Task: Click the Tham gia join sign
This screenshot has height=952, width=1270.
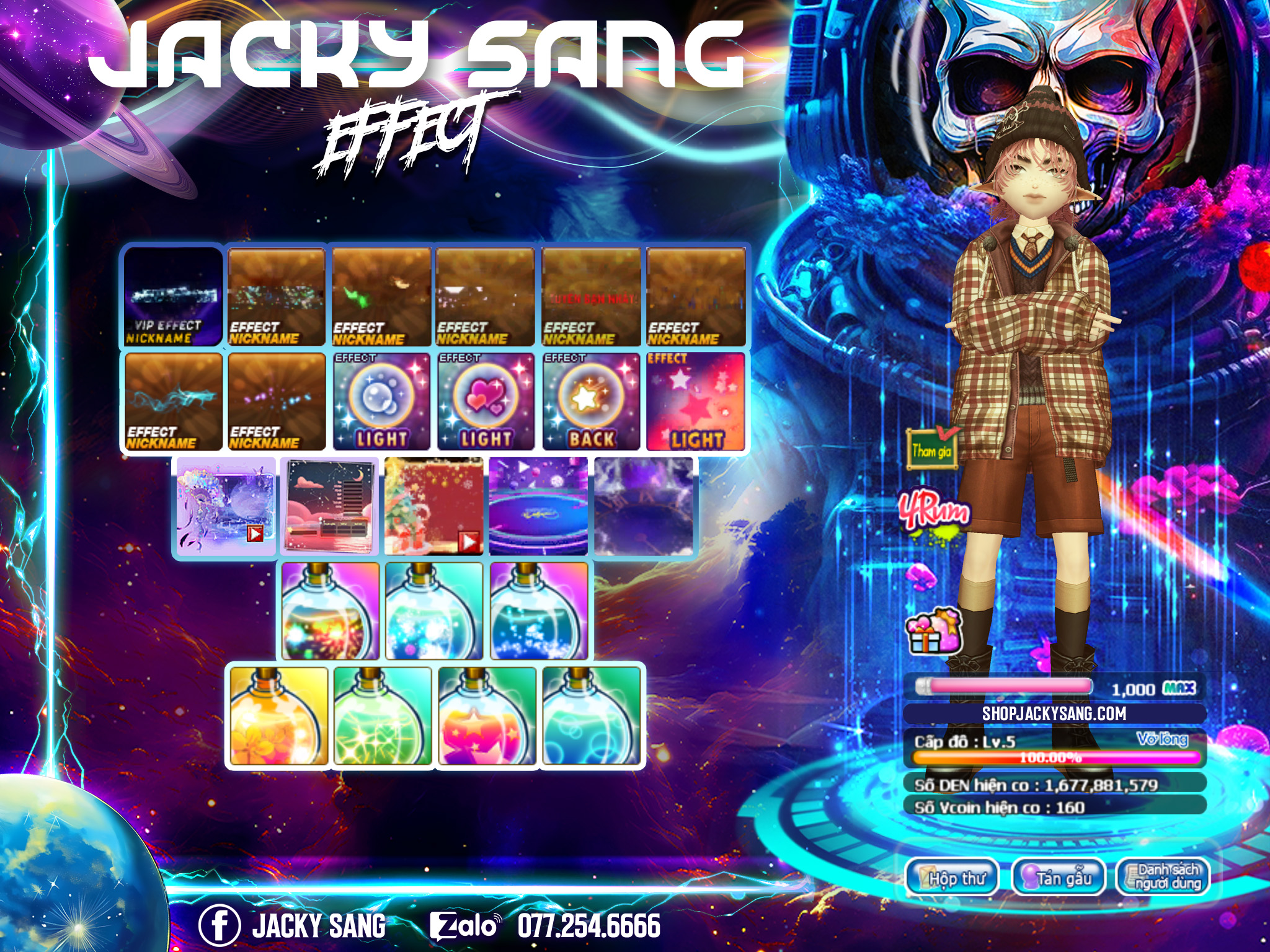Action: (x=931, y=449)
